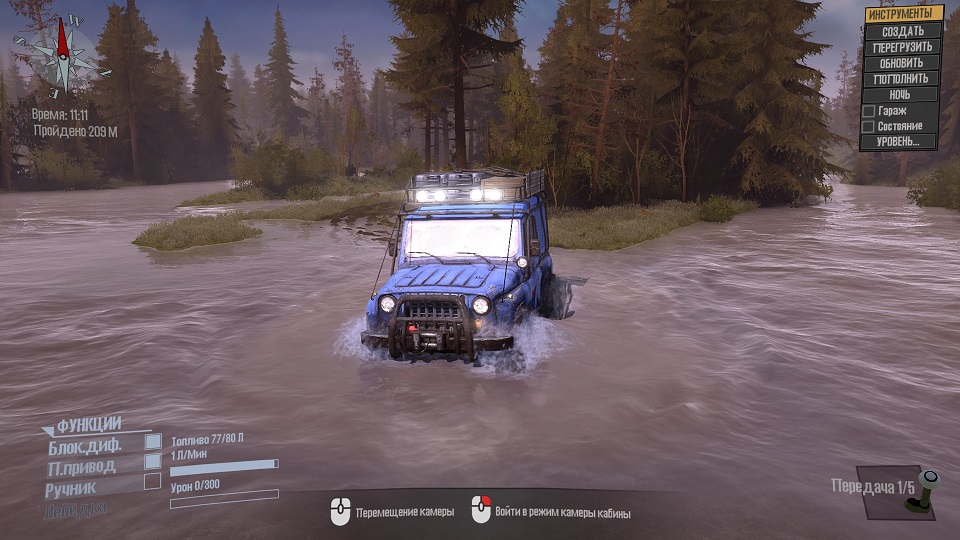Image resolution: width=960 pixels, height=540 pixels.
Task: Click the Инструменты panel header
Action: tap(904, 14)
